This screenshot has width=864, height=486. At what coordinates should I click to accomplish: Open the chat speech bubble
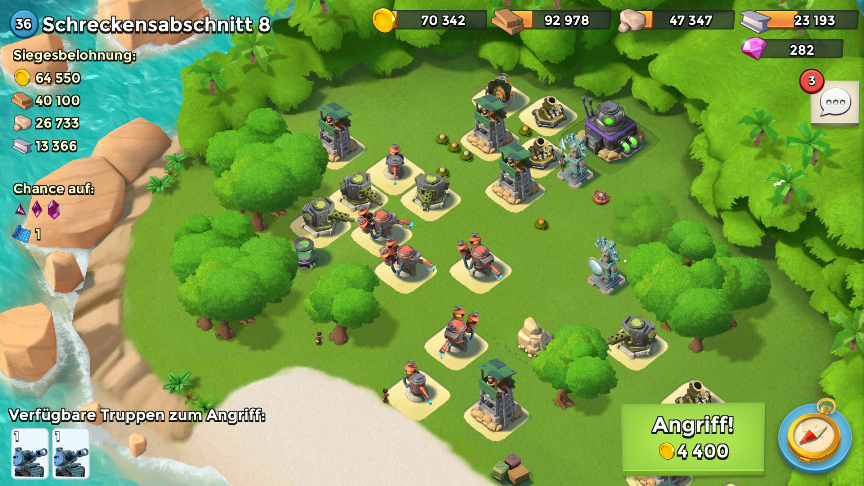click(834, 102)
